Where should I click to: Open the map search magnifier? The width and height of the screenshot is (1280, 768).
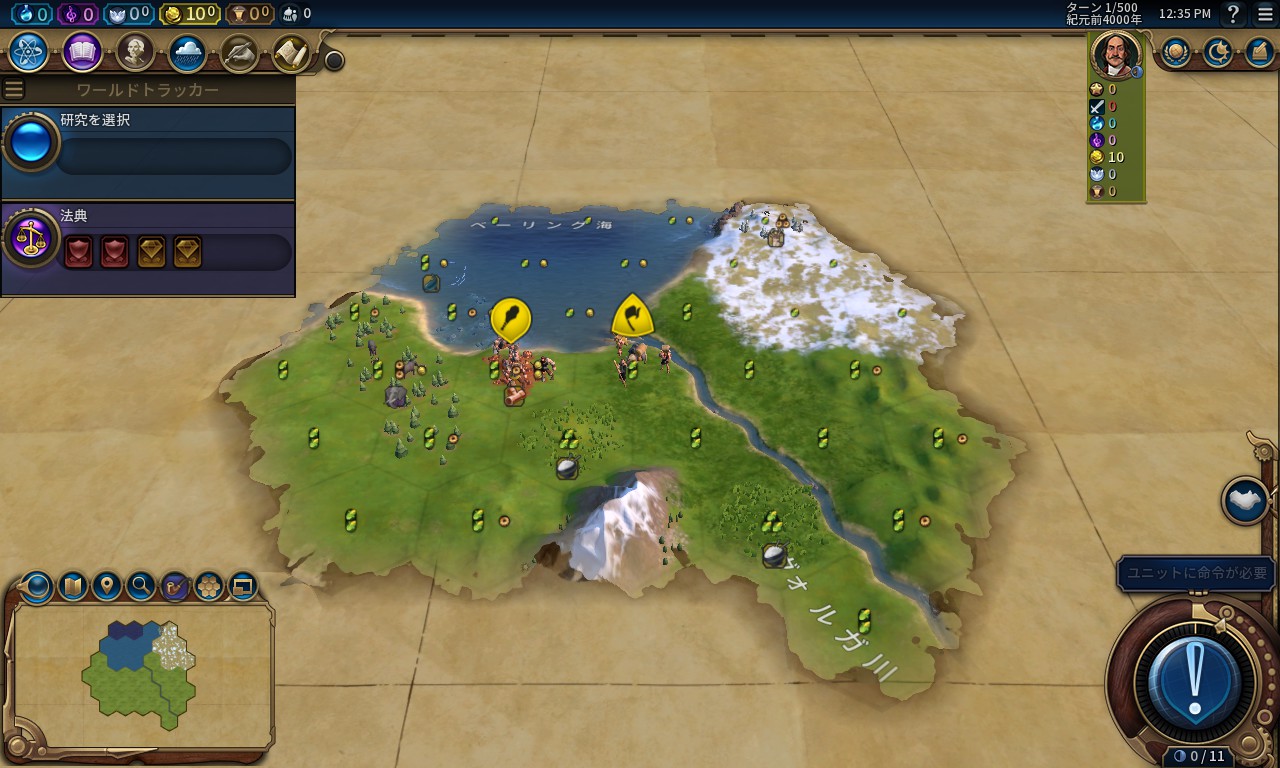click(x=141, y=586)
